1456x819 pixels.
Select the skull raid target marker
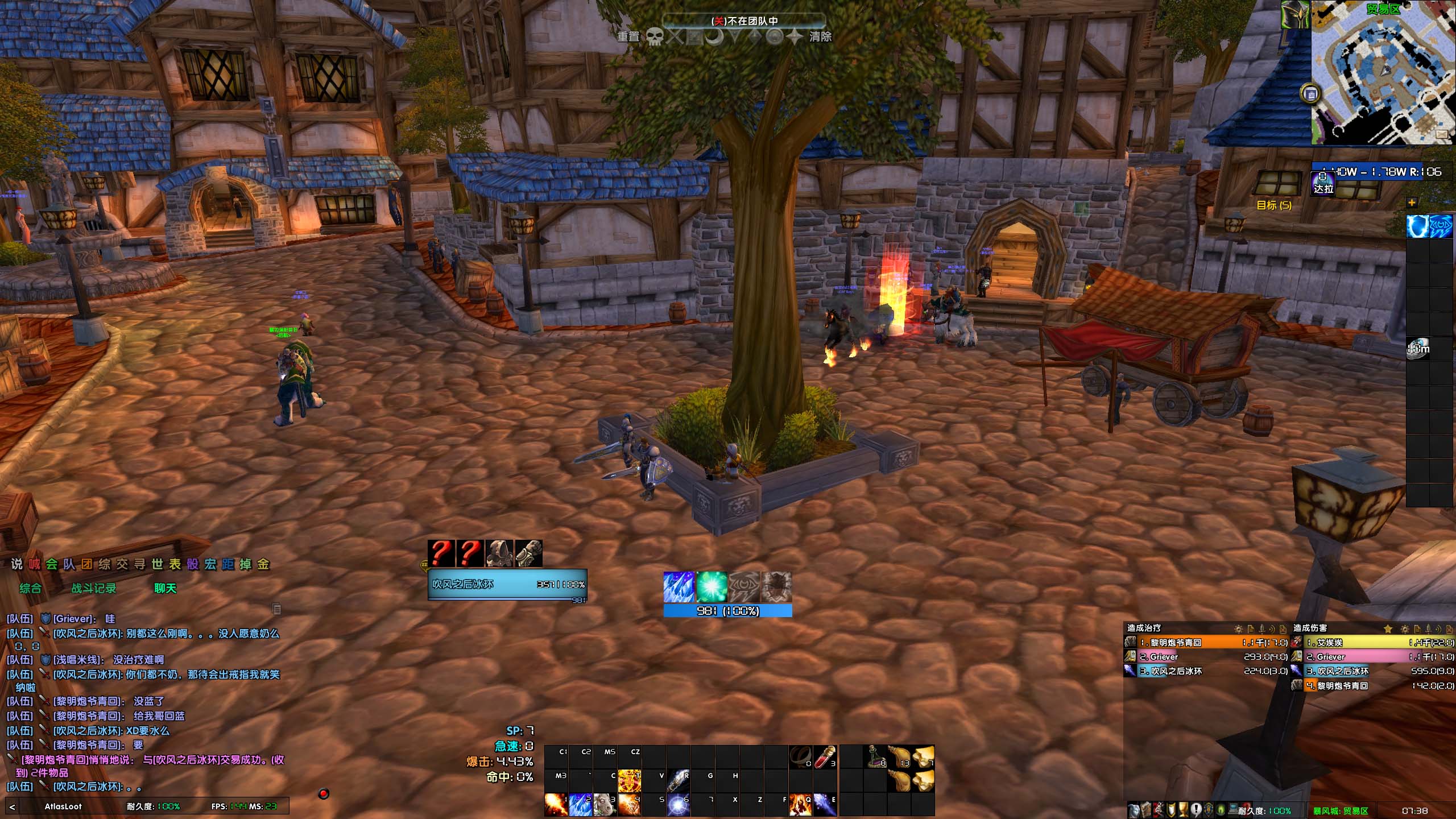coord(655,37)
